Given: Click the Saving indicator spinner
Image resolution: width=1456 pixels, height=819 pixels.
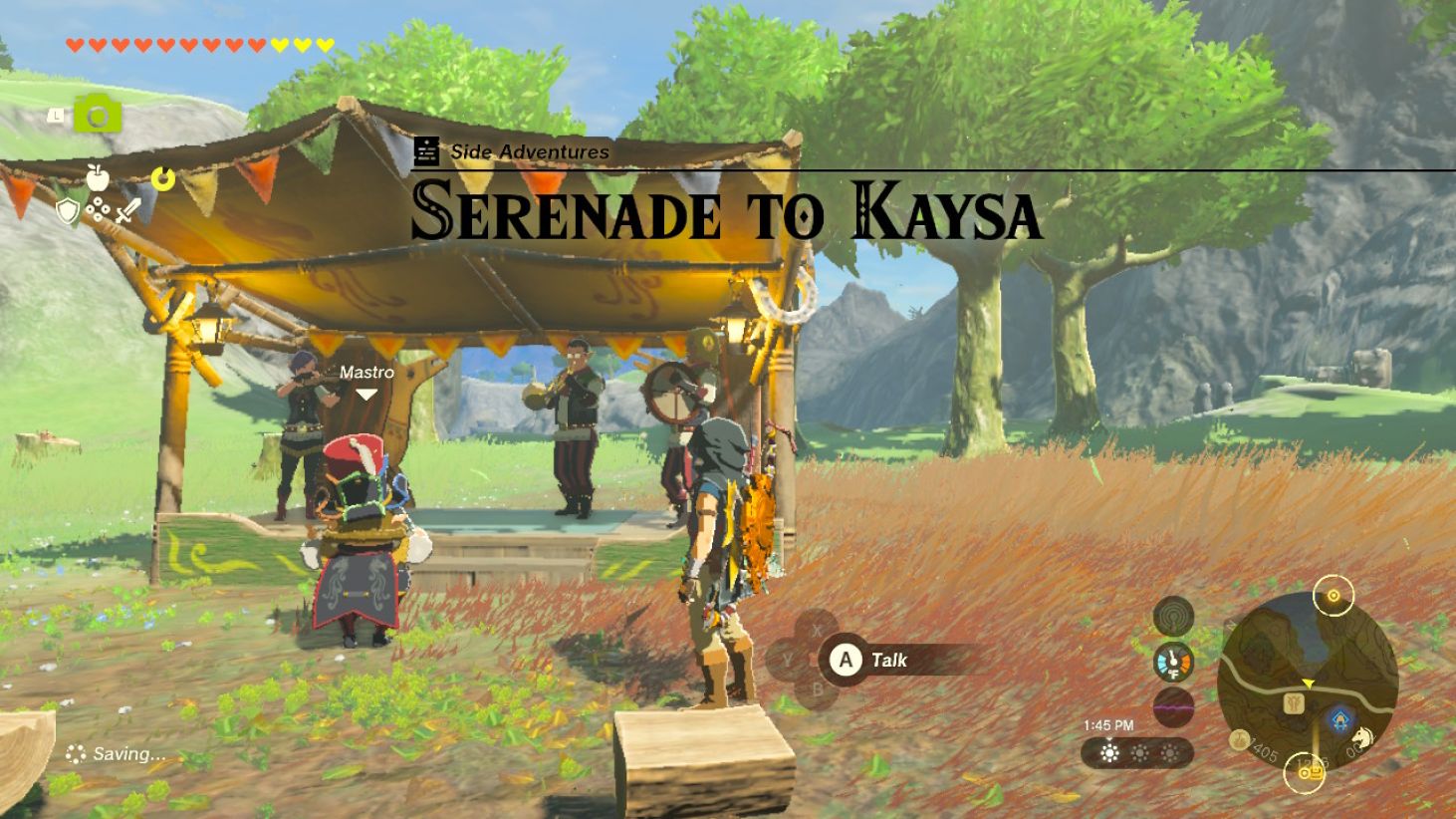Looking at the screenshot, I should pyautogui.click(x=77, y=754).
